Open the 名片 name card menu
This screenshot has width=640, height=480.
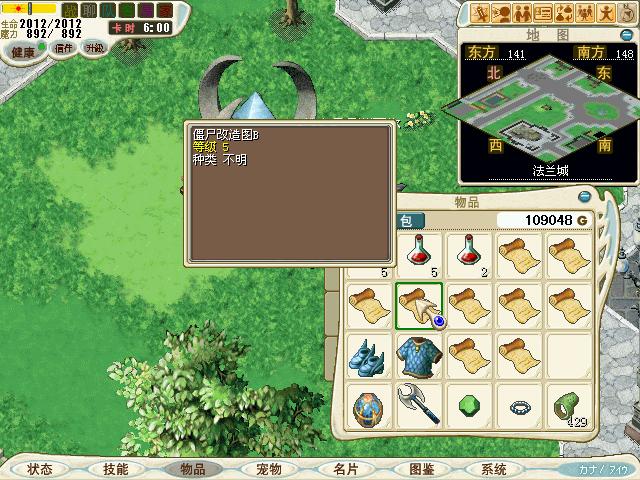coord(345,469)
